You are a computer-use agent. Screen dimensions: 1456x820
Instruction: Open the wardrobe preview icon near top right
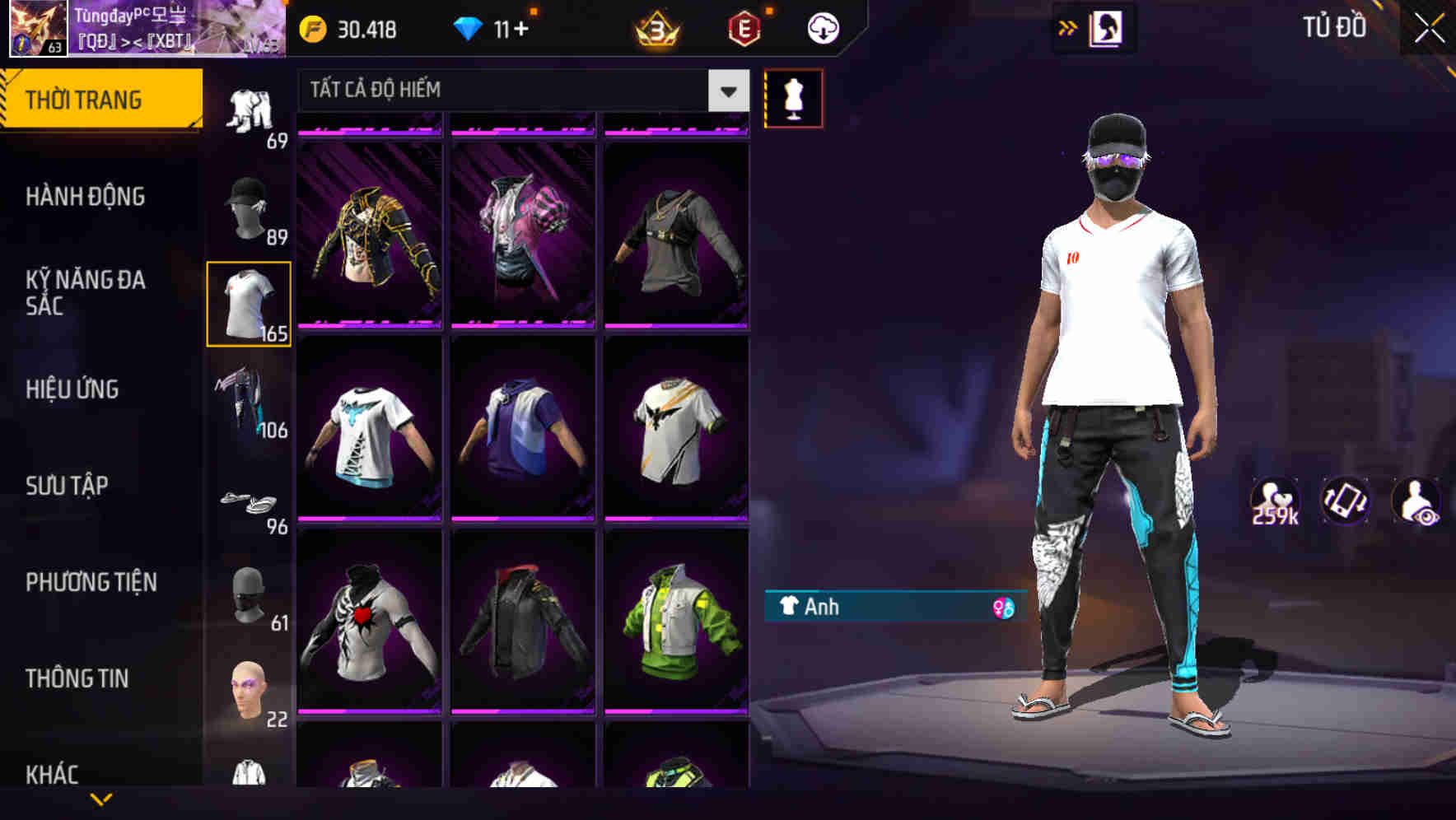point(1106,27)
